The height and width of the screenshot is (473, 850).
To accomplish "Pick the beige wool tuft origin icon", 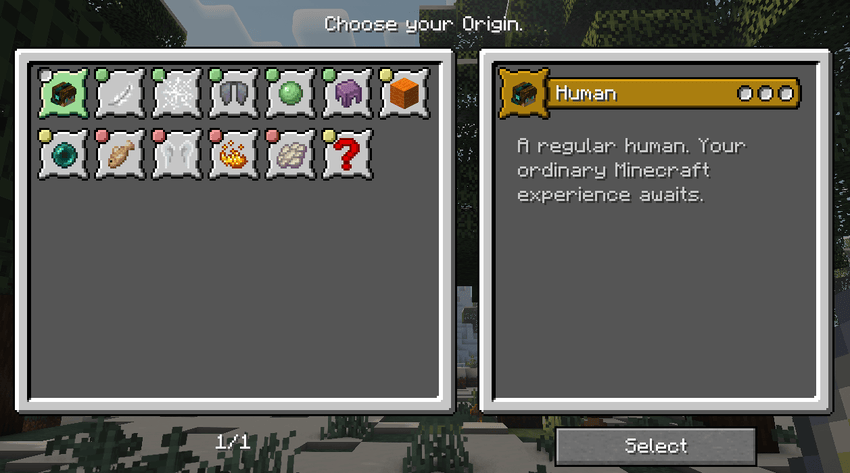I will pyautogui.click(x=291, y=155).
